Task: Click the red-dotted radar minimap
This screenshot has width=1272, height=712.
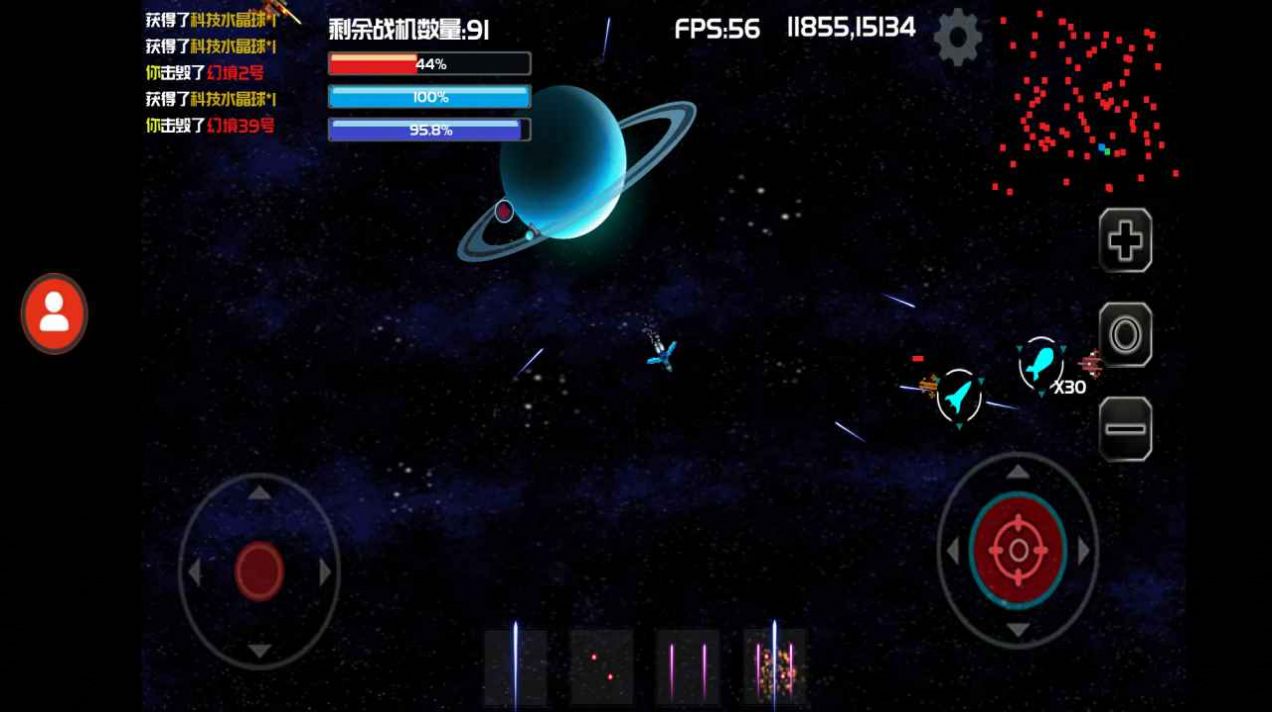Action: click(1087, 100)
